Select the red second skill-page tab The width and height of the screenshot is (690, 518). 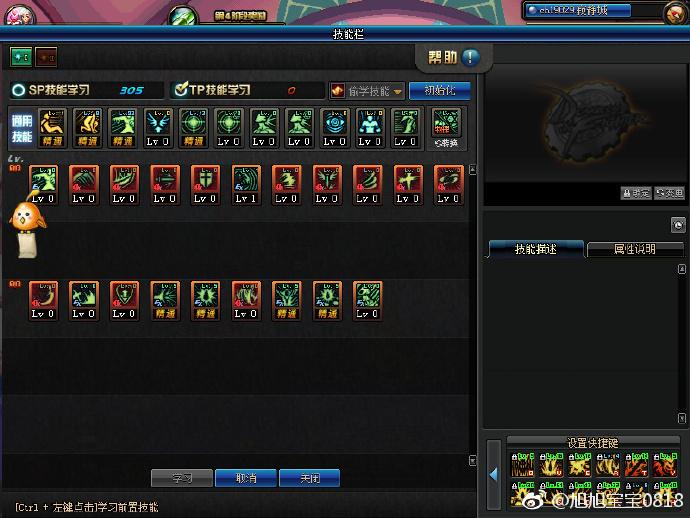pyautogui.click(x=46, y=57)
